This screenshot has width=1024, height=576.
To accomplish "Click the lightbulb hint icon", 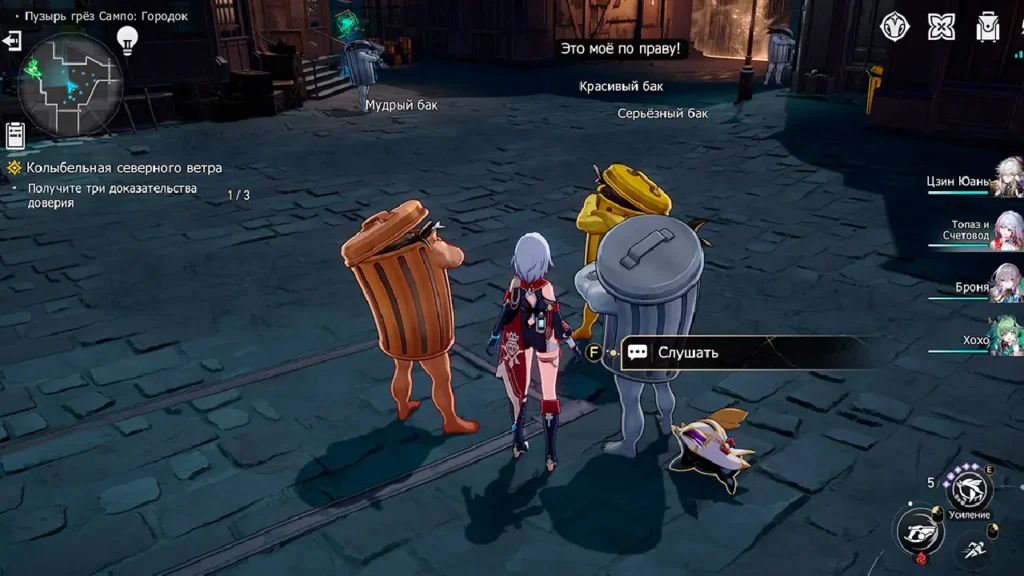I will (x=127, y=40).
